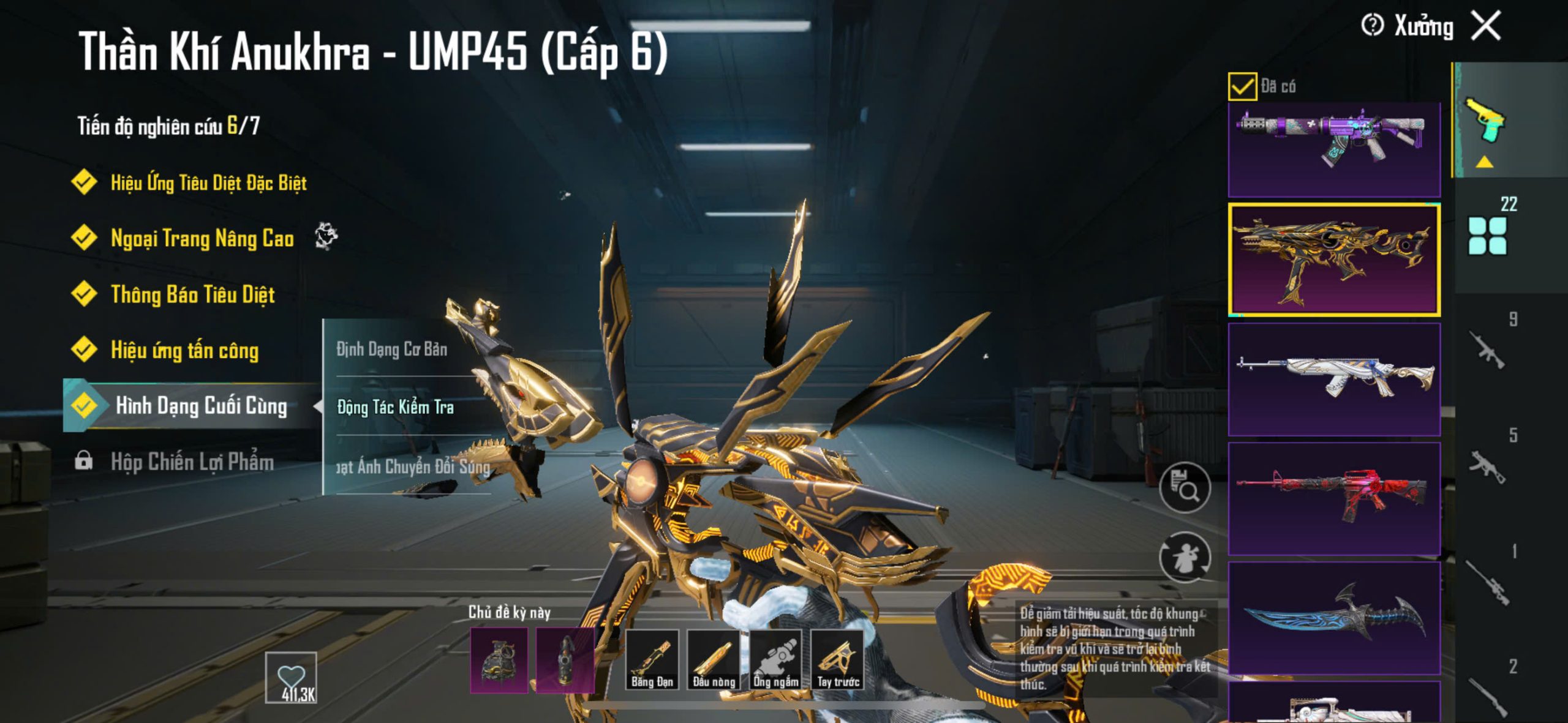Image resolution: width=1568 pixels, height=723 pixels.
Task: Select the gold Anukhra UMP45 skin thumbnail
Action: (1334, 260)
